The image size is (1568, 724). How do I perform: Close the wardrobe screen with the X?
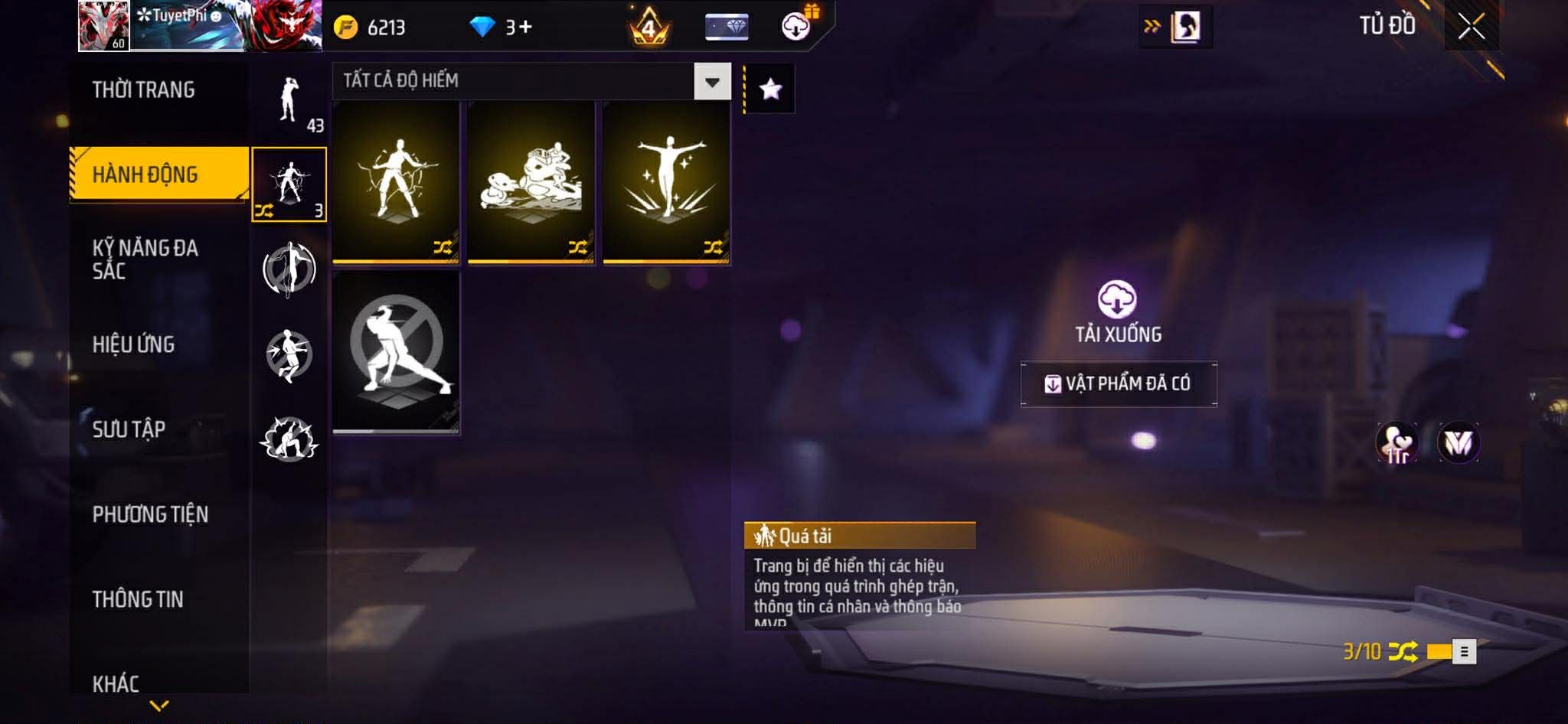(1471, 27)
